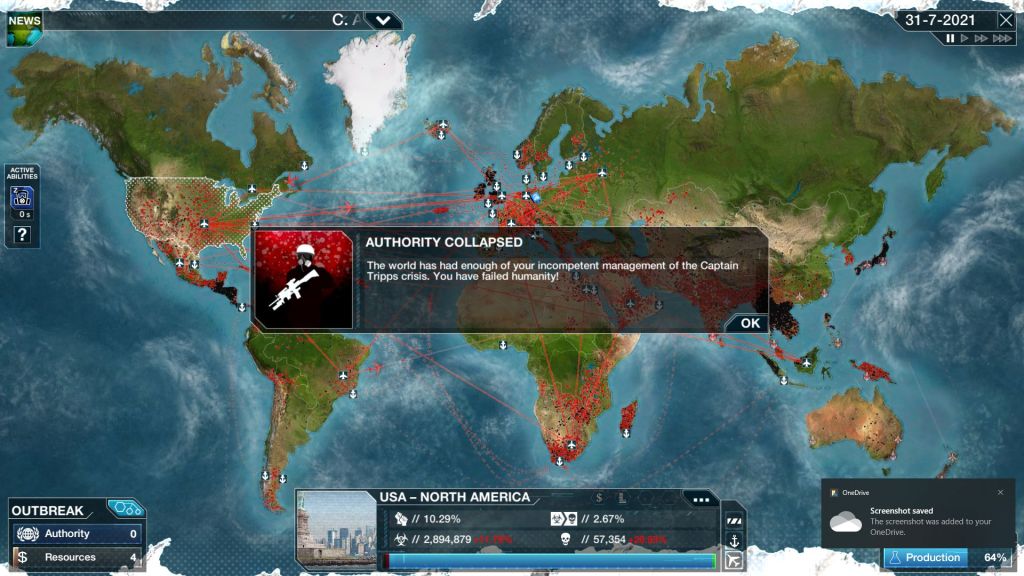
Task: Toggle the anchor seaport icon
Action: (733, 540)
